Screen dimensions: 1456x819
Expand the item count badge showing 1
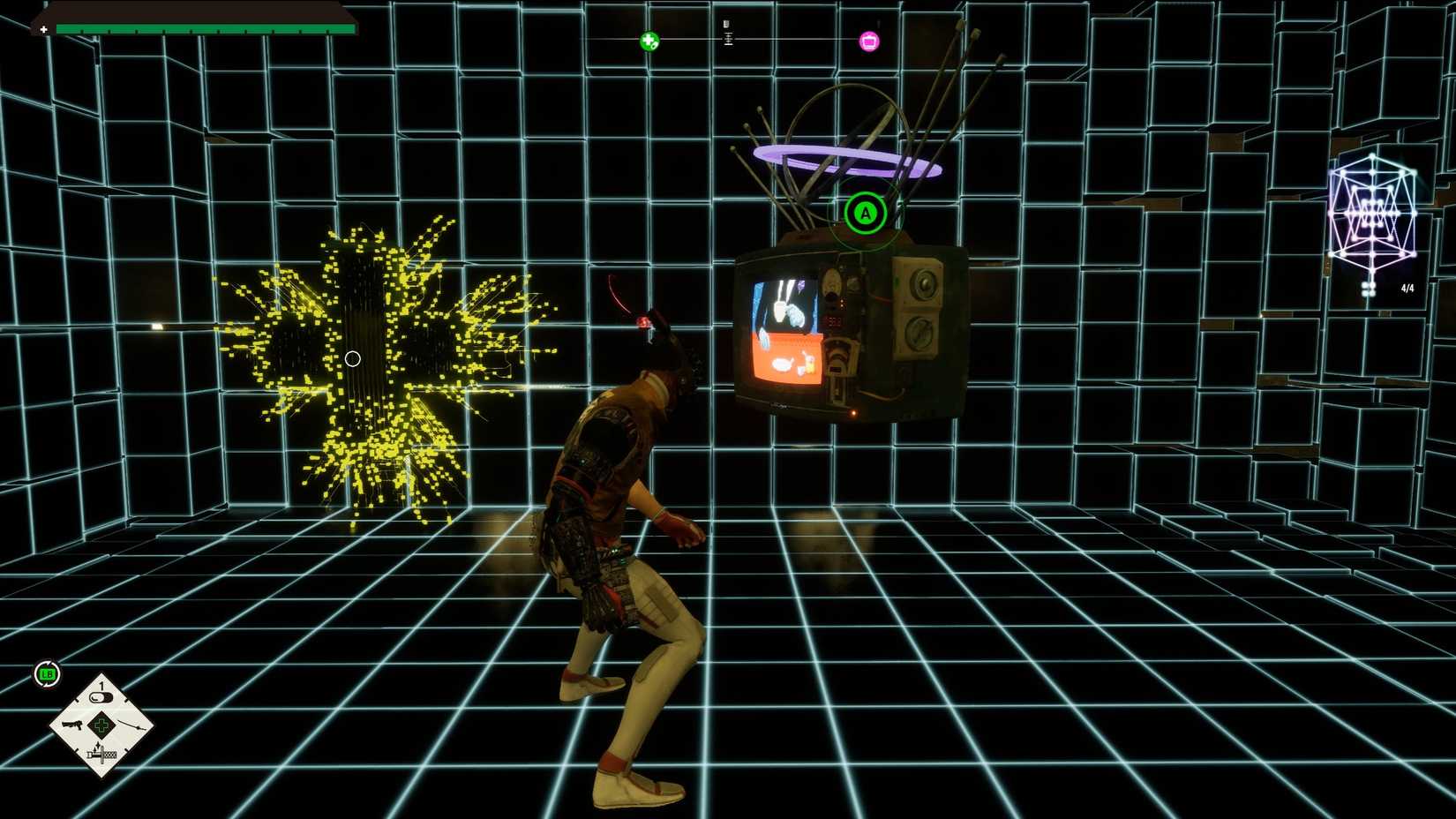101,685
